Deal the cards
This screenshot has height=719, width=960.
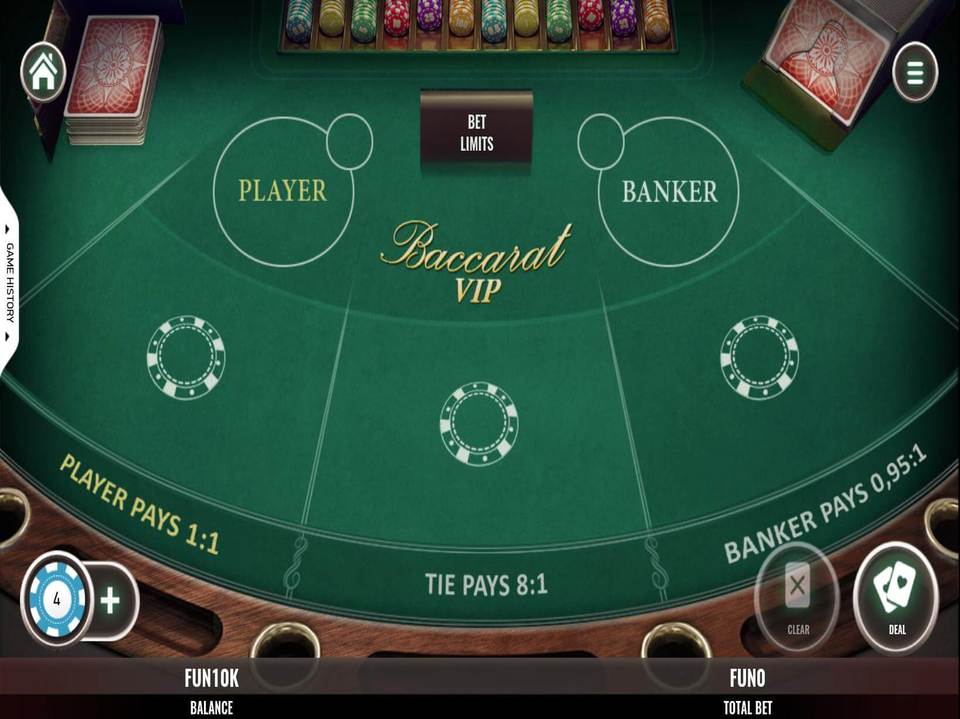(x=896, y=597)
